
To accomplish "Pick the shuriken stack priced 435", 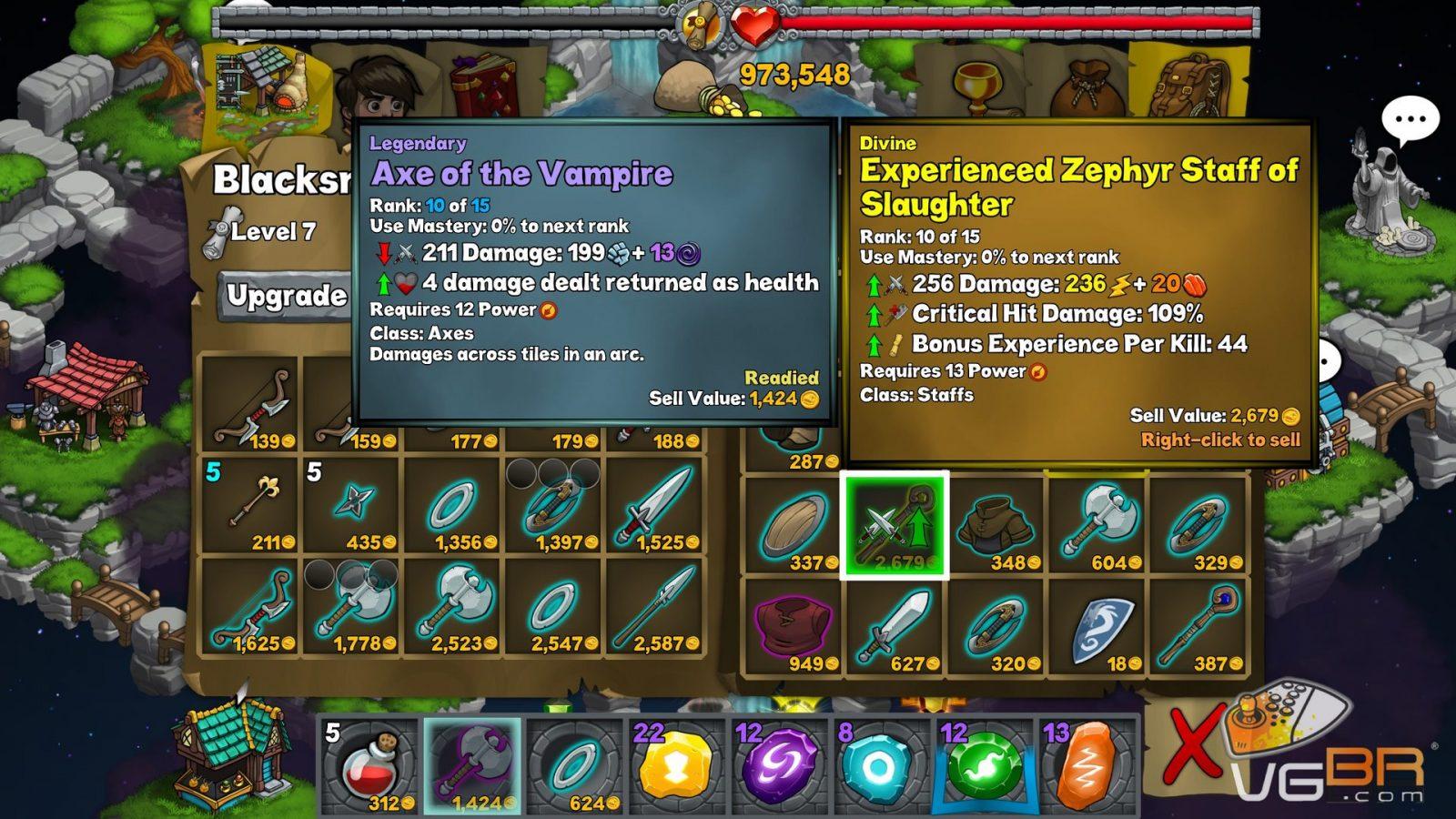I will pos(352,507).
